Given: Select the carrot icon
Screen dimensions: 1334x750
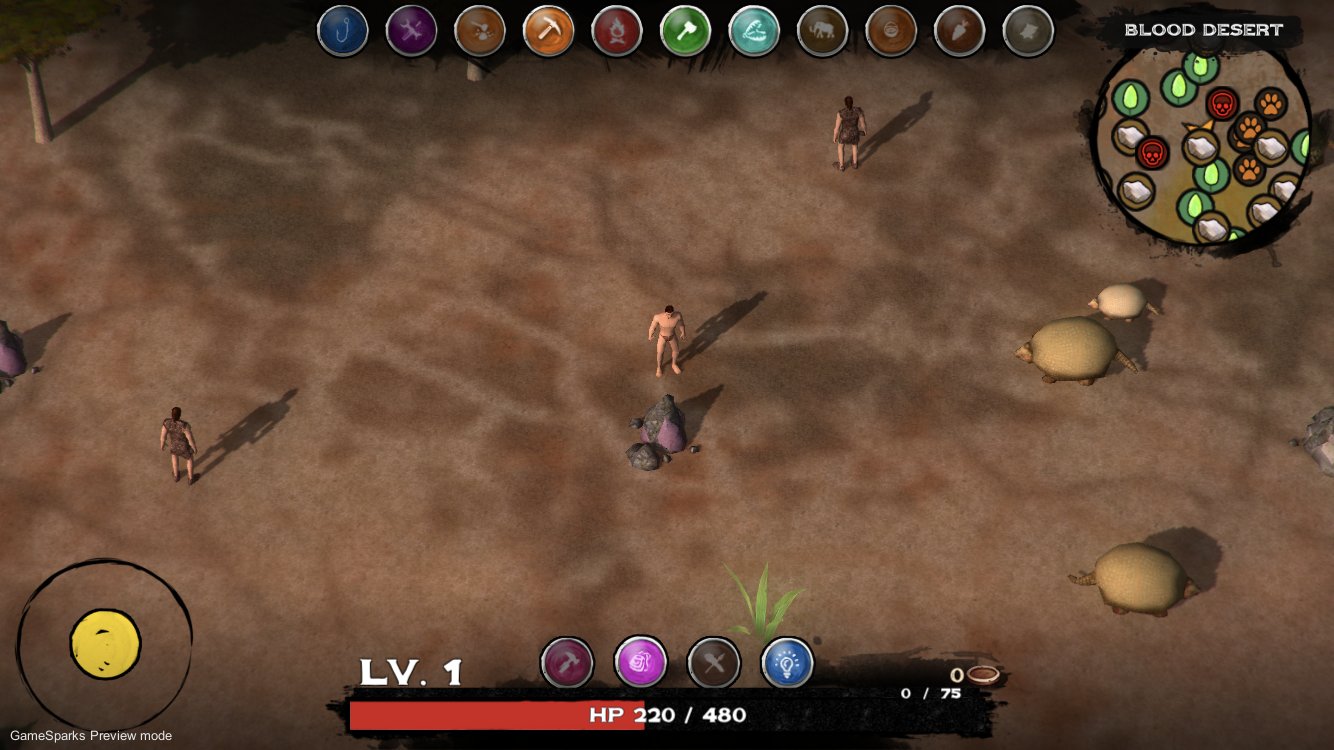Looking at the screenshot, I should [959, 31].
